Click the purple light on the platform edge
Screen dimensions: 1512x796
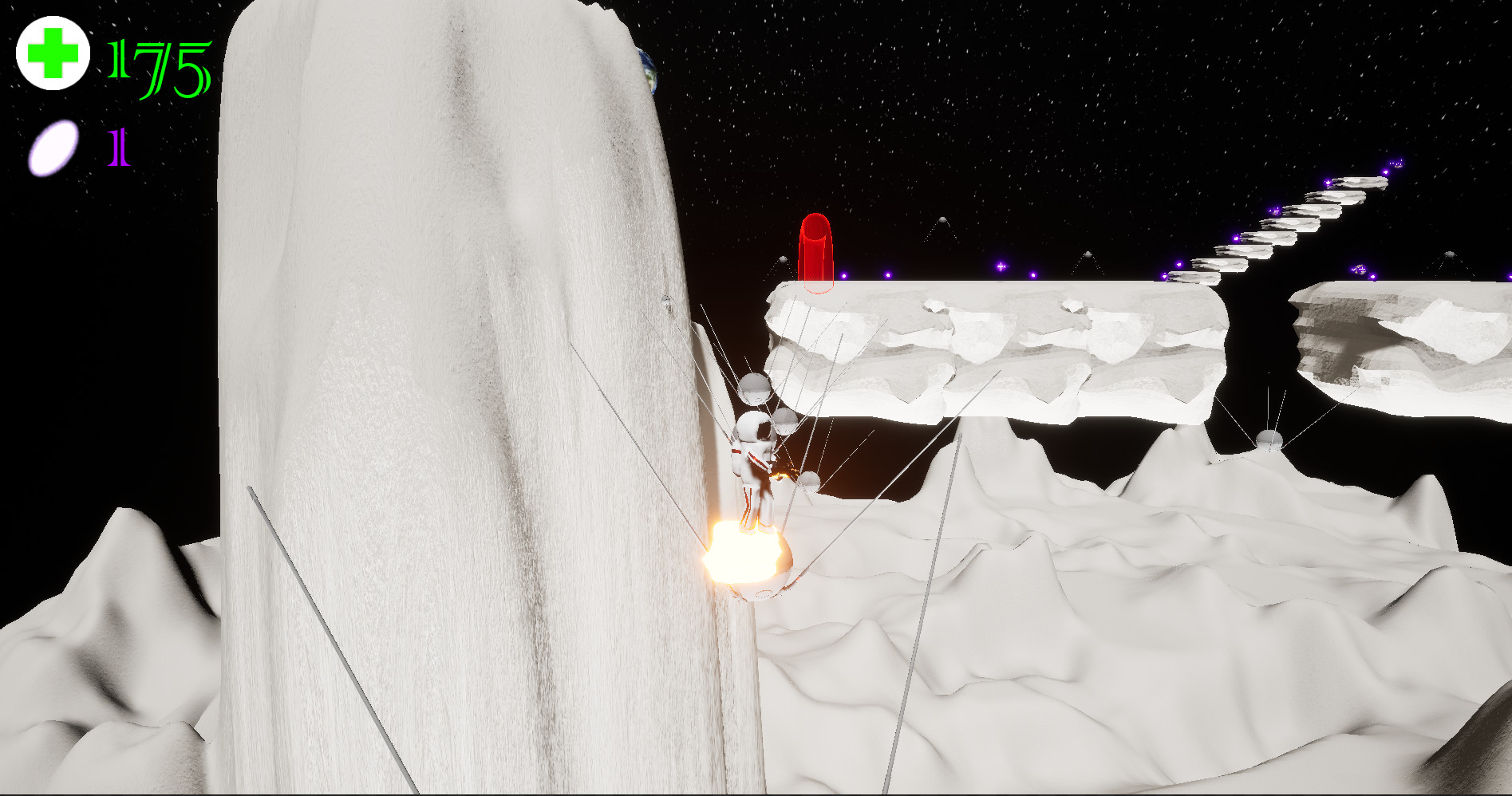pos(1001,266)
